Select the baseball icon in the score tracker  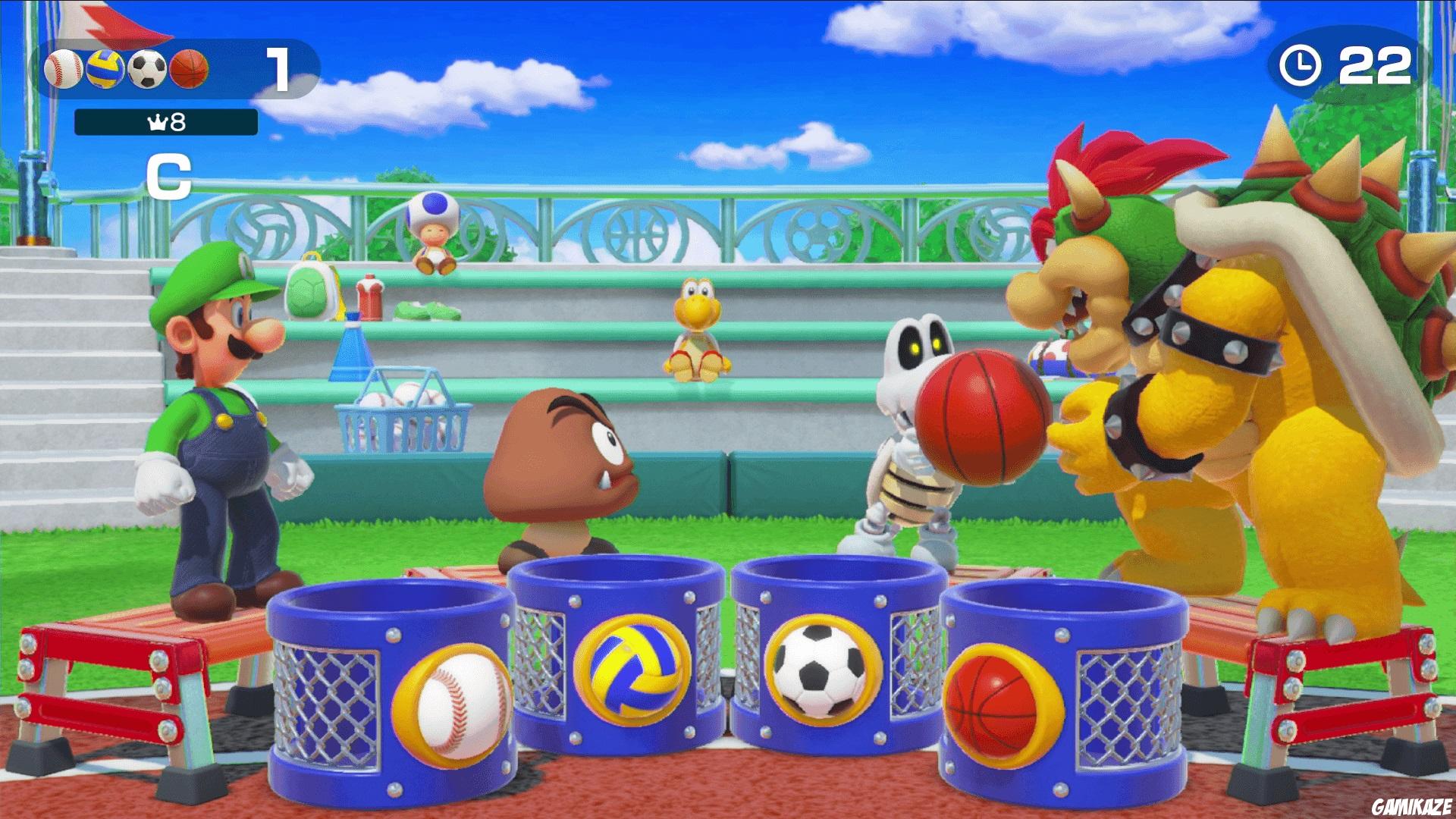tap(64, 71)
